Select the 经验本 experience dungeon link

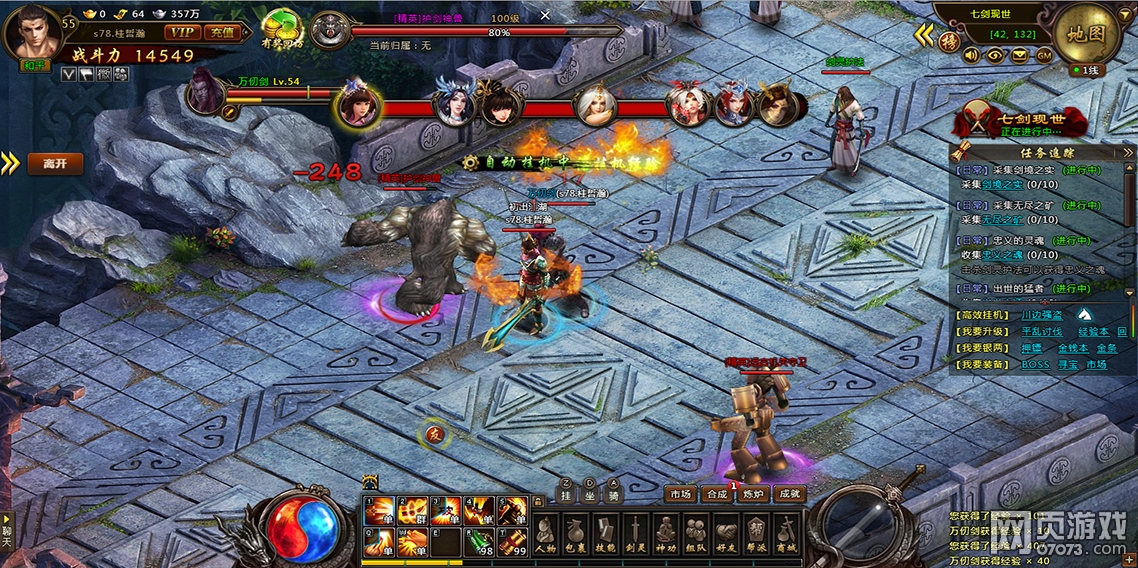(1093, 331)
